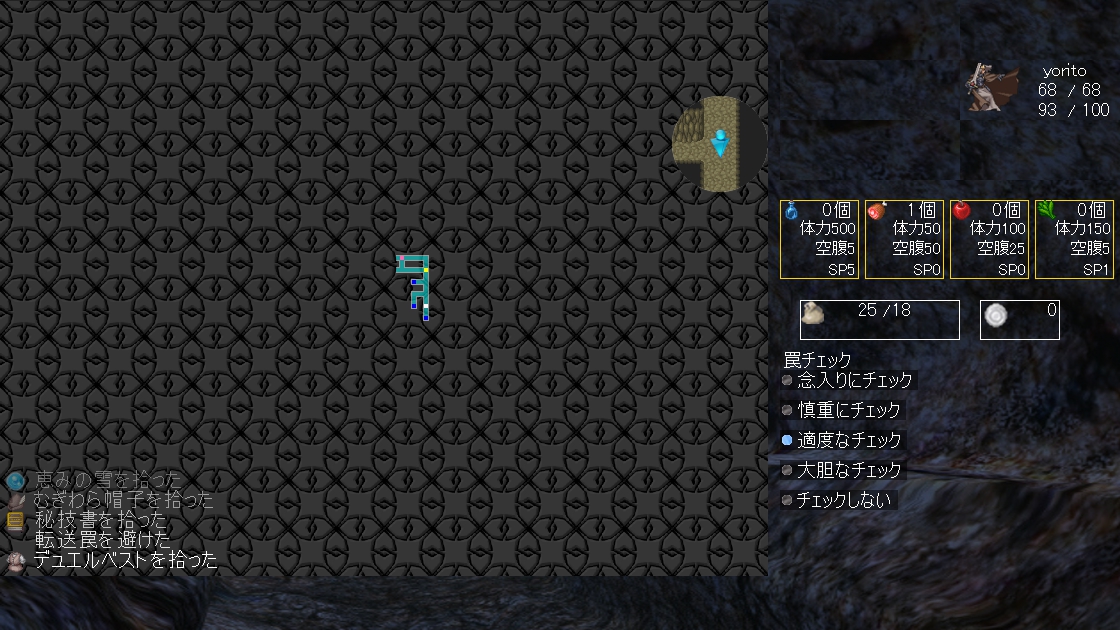Select the green herb item slot
This screenshot has width=1120, height=630.
pos(1075,239)
